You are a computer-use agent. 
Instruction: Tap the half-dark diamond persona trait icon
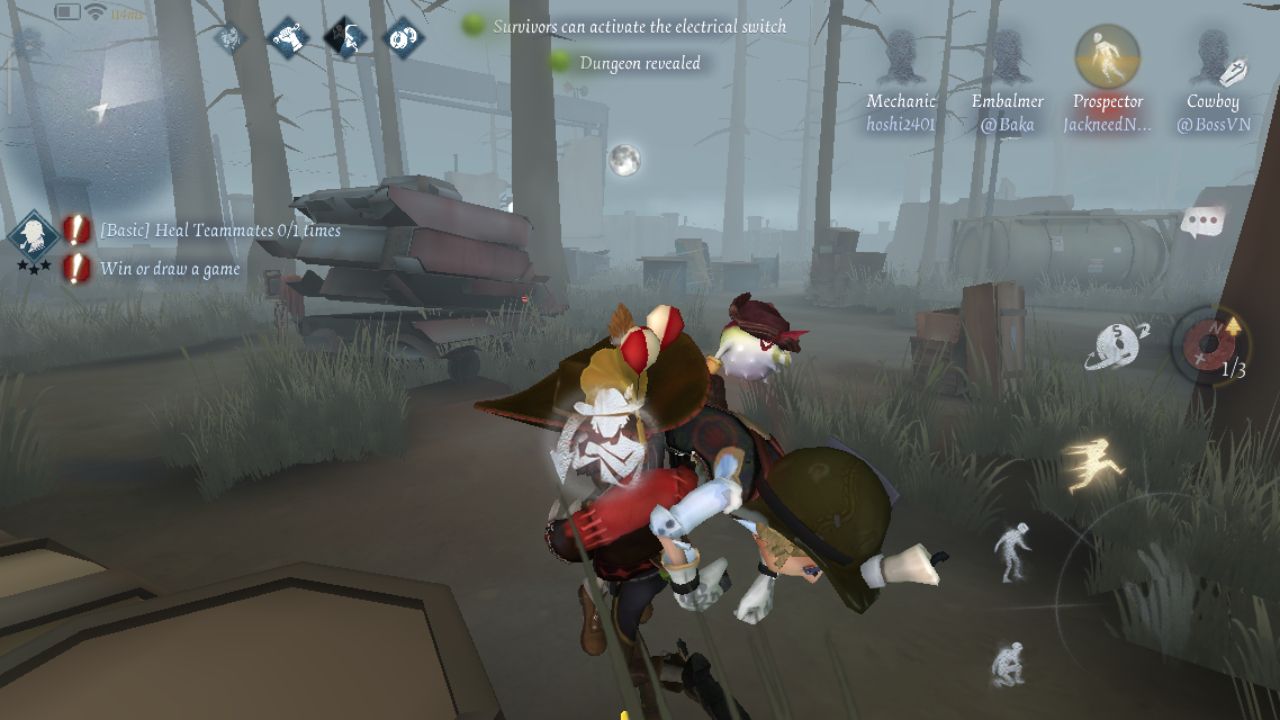coord(346,38)
